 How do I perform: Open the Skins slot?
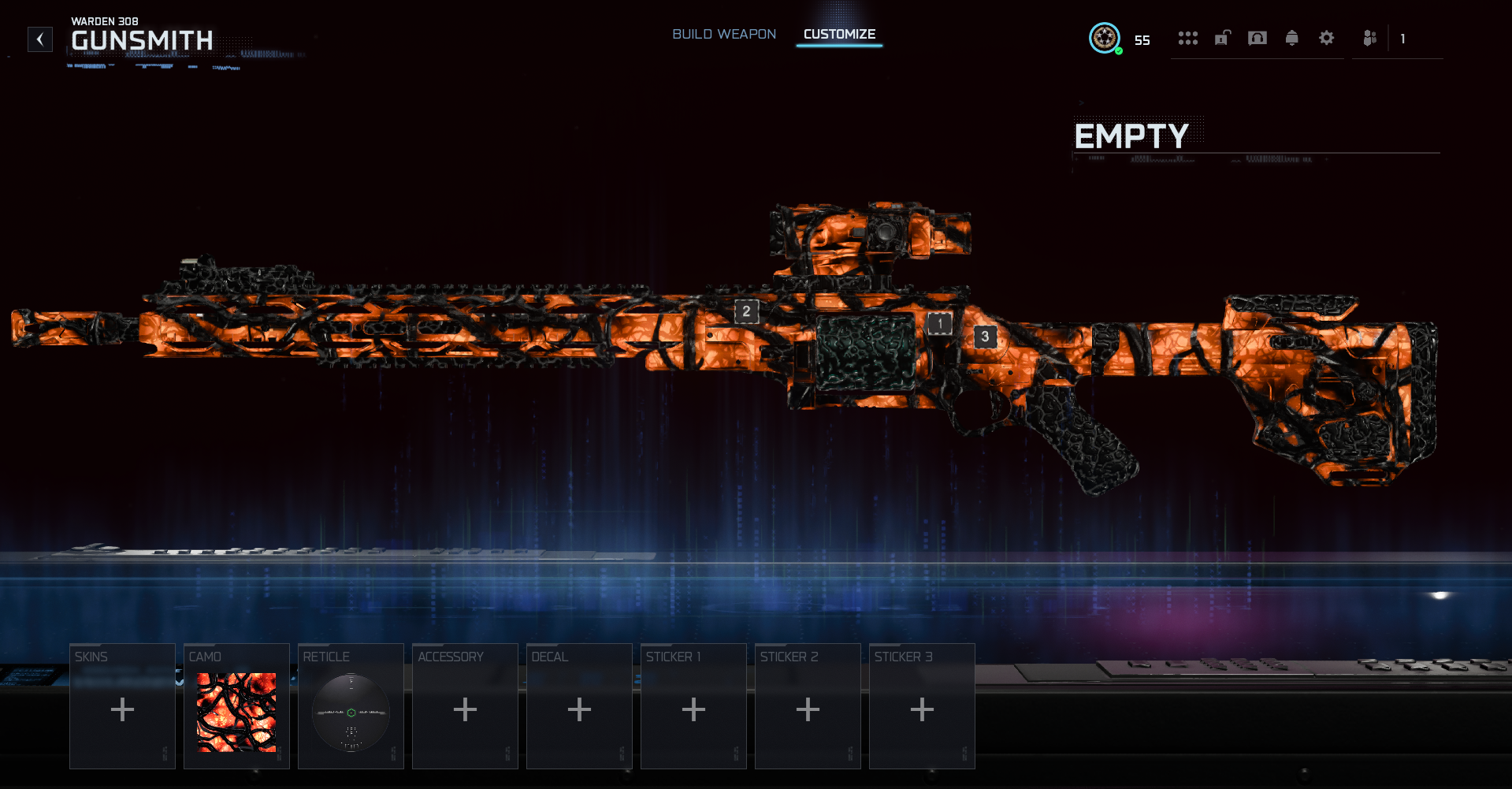(x=122, y=706)
